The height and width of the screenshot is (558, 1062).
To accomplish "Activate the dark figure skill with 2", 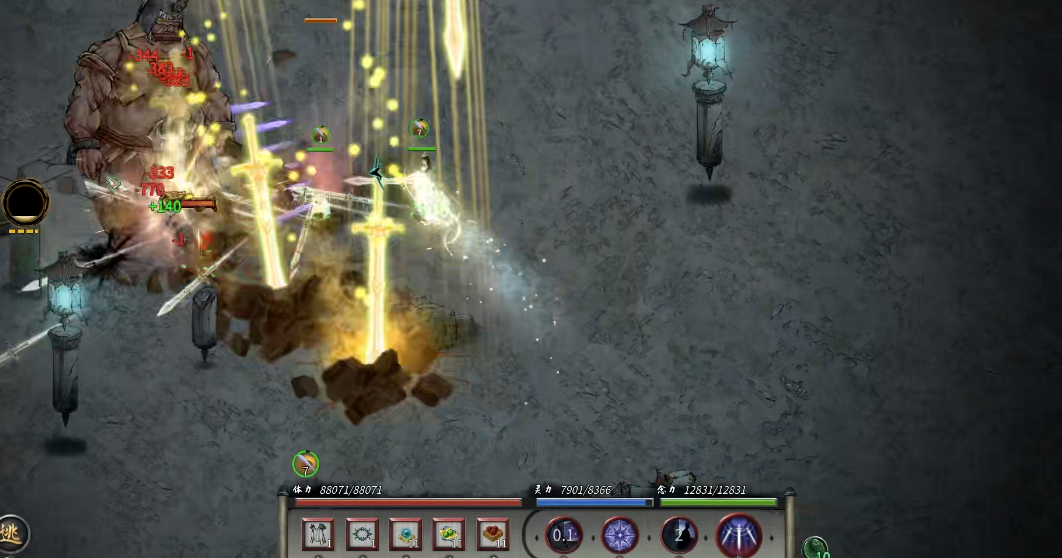I will (680, 535).
